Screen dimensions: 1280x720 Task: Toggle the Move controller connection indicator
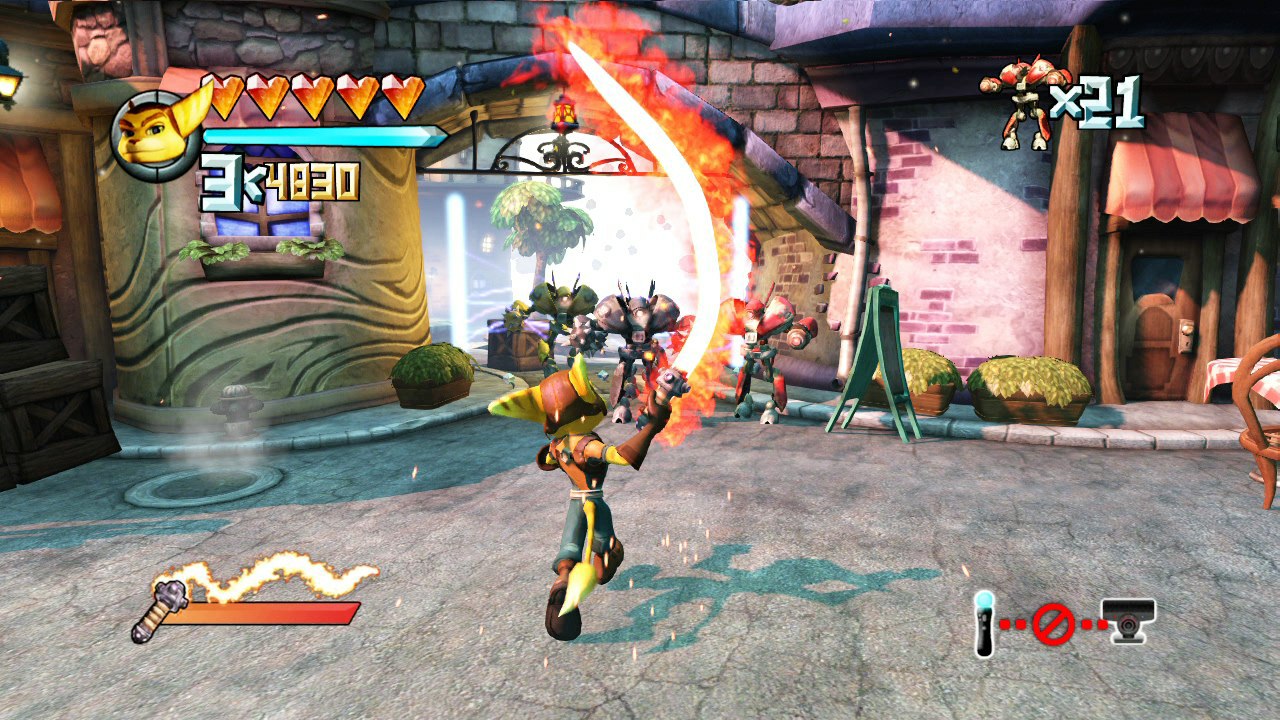(x=983, y=624)
